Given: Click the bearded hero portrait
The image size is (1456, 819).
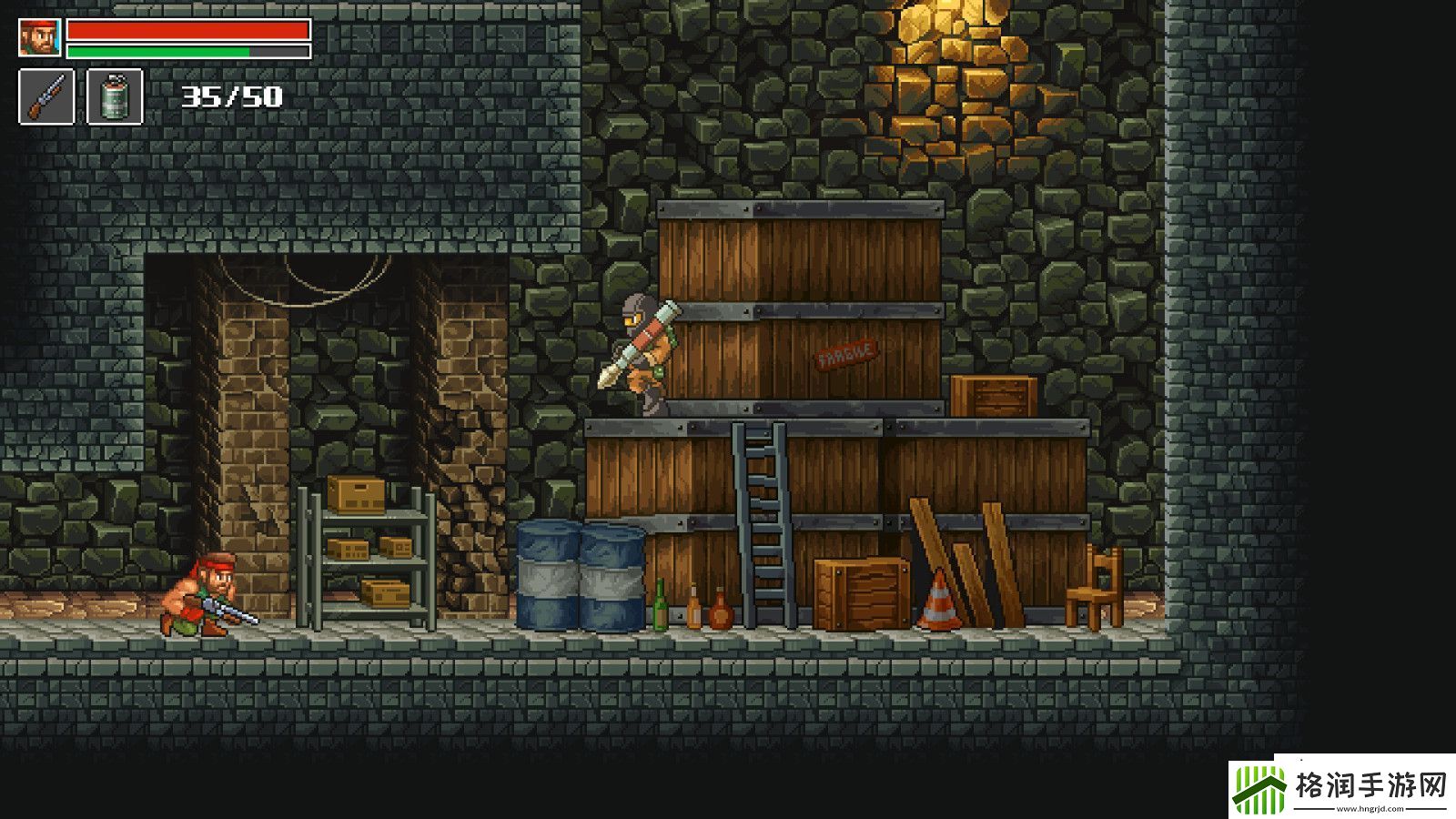Looking at the screenshot, I should pos(40,38).
